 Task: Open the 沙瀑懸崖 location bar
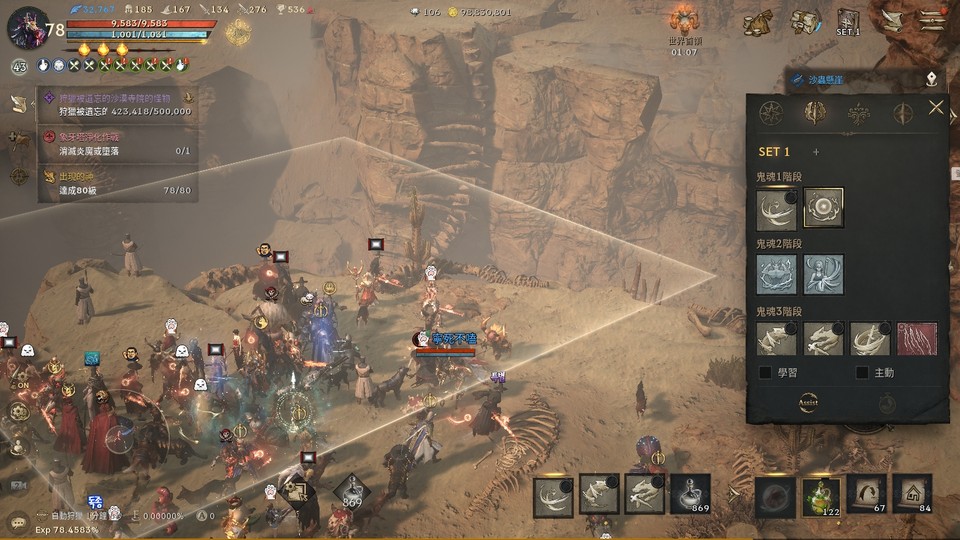point(862,77)
